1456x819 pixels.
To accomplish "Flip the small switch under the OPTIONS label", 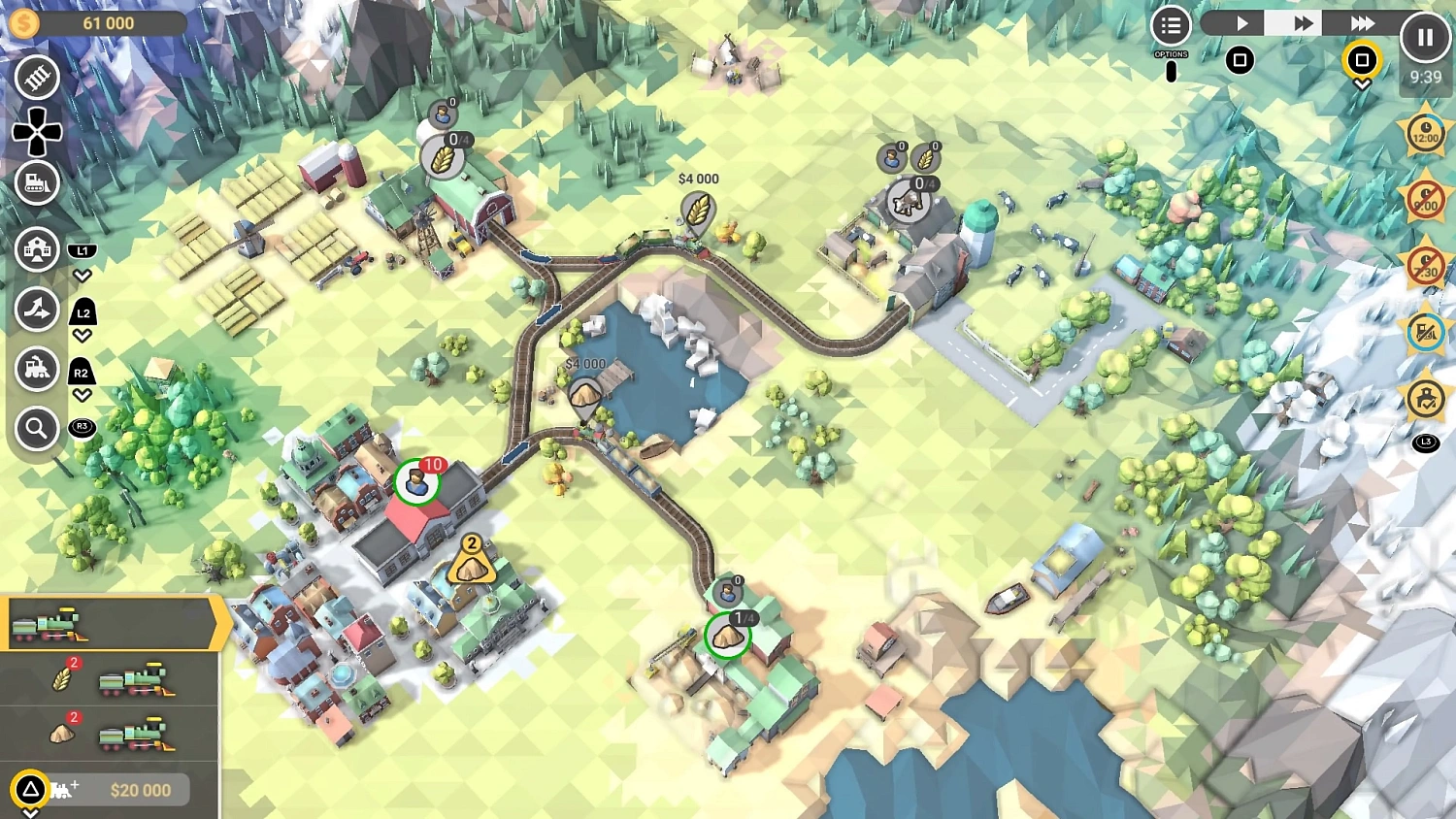I will tap(1171, 69).
